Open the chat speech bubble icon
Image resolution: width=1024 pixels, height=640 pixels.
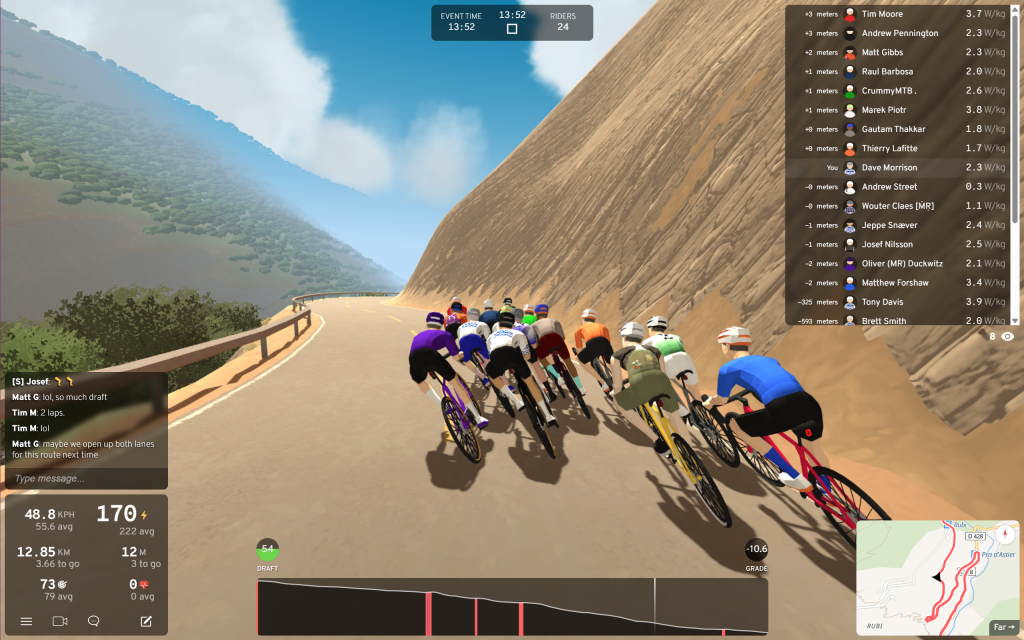[x=93, y=621]
